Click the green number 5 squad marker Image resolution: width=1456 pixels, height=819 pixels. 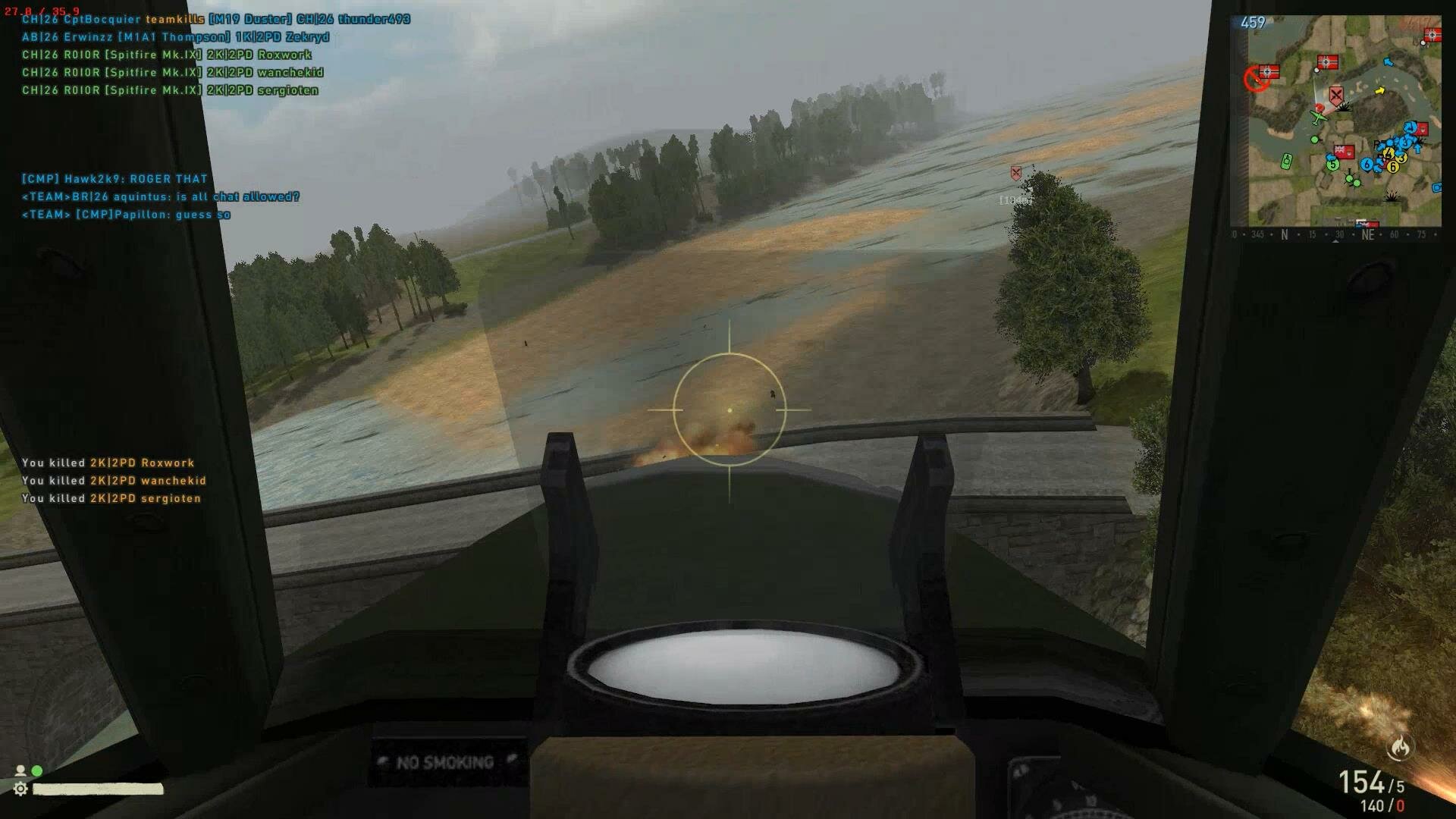click(x=1332, y=164)
